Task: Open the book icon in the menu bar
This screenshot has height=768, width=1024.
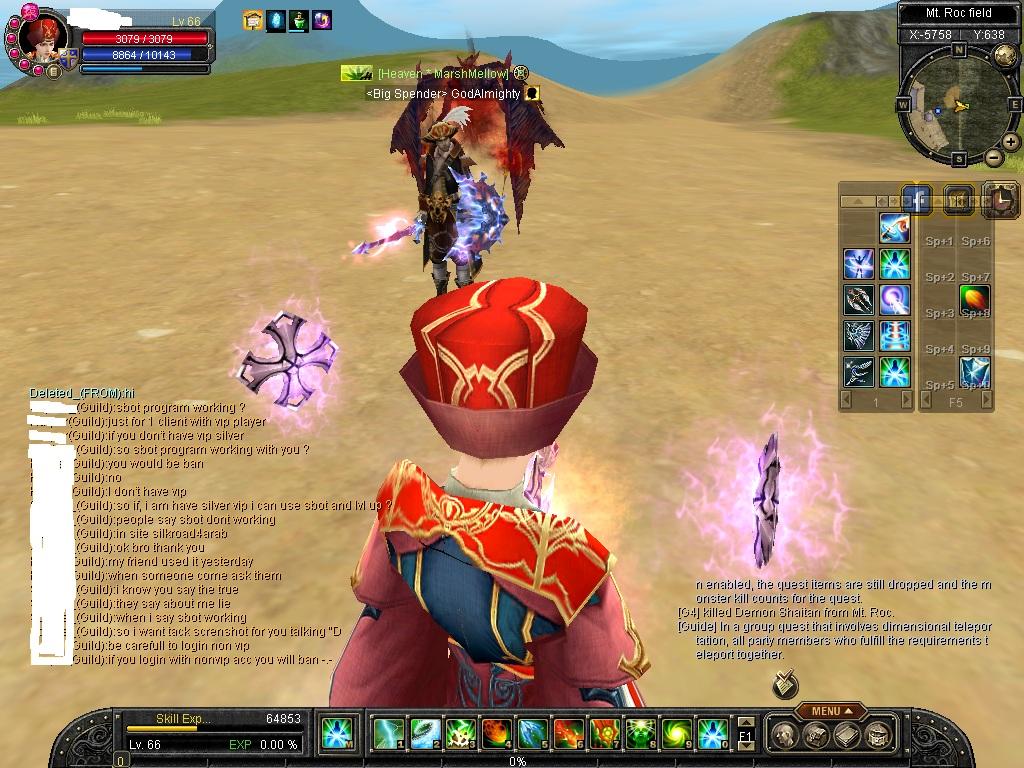Action: pyautogui.click(x=846, y=736)
